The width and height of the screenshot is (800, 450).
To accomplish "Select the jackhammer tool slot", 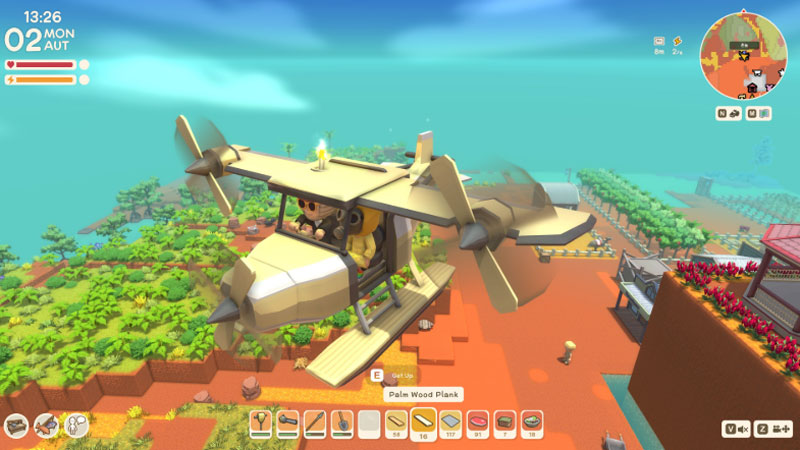I will (x=261, y=422).
